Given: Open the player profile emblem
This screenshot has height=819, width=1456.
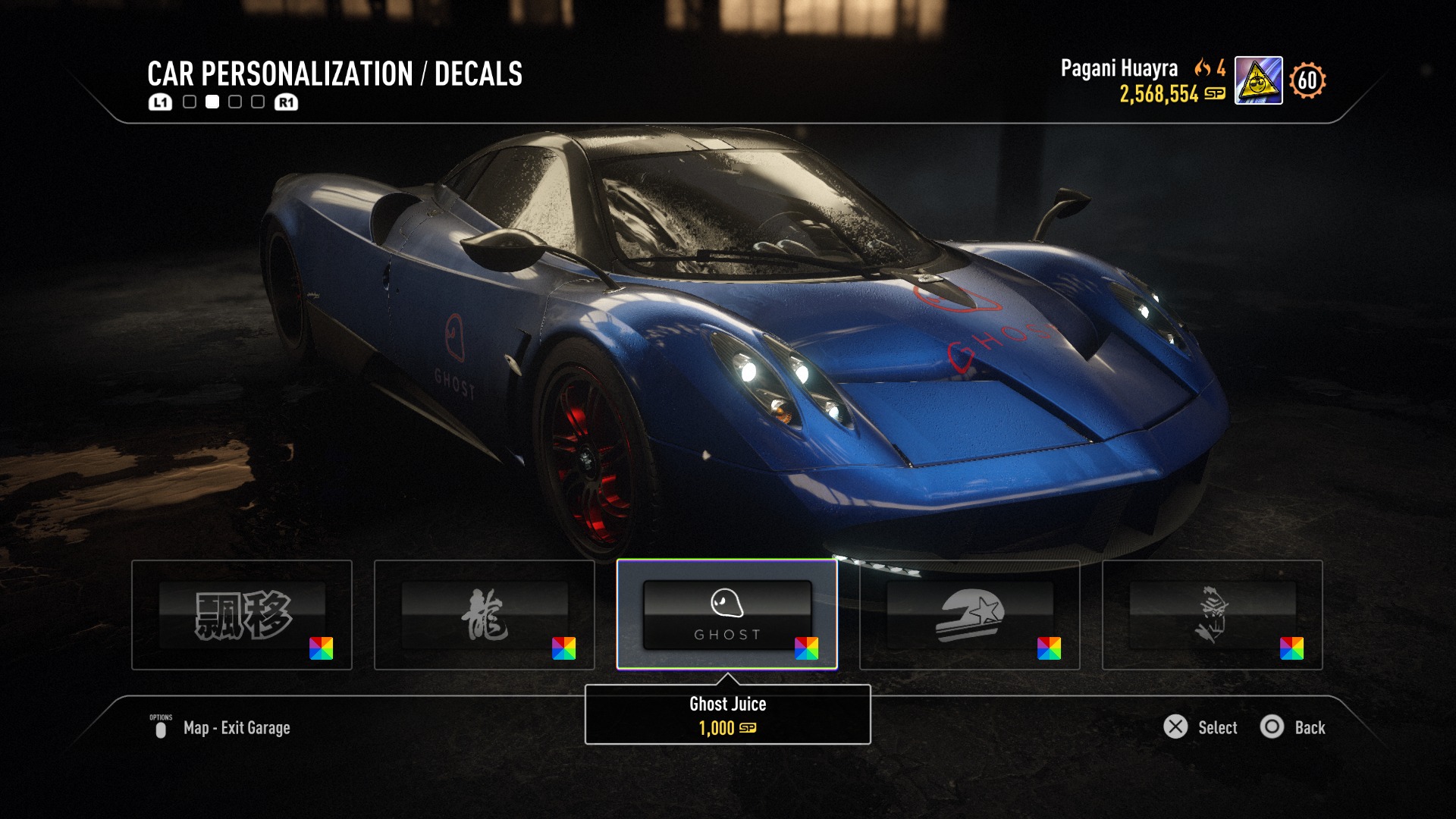Looking at the screenshot, I should (x=1258, y=80).
